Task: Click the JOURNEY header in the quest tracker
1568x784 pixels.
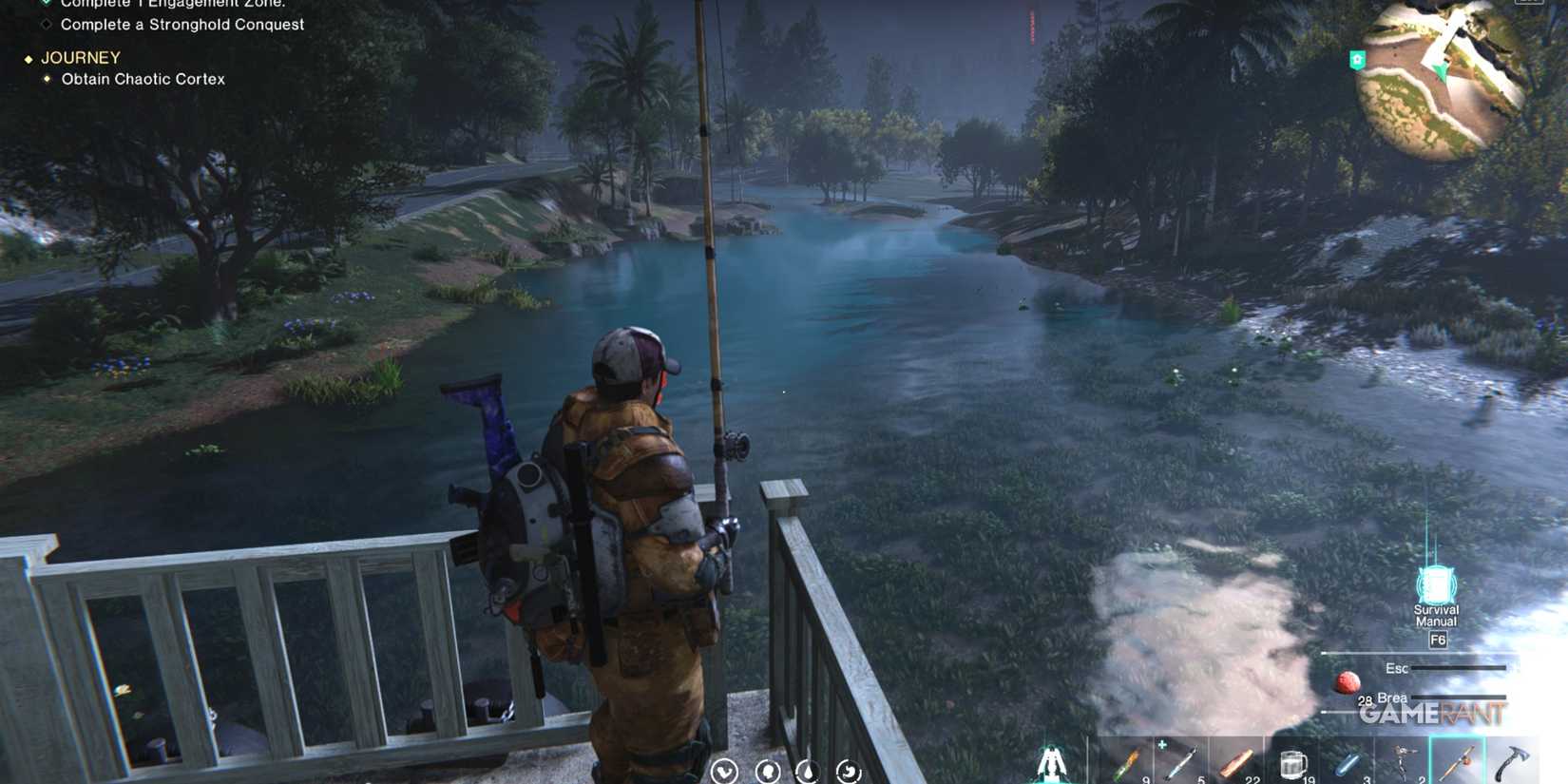Action: [x=81, y=57]
